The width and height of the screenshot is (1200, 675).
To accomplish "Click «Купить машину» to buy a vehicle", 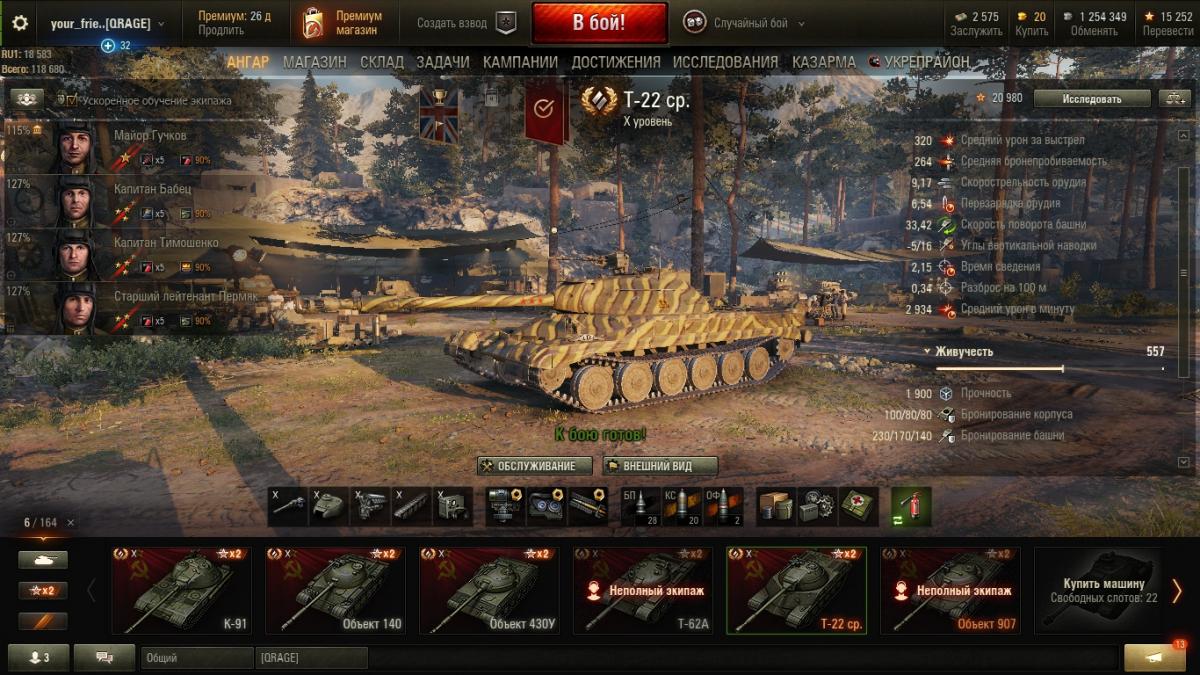I will 1098,590.
